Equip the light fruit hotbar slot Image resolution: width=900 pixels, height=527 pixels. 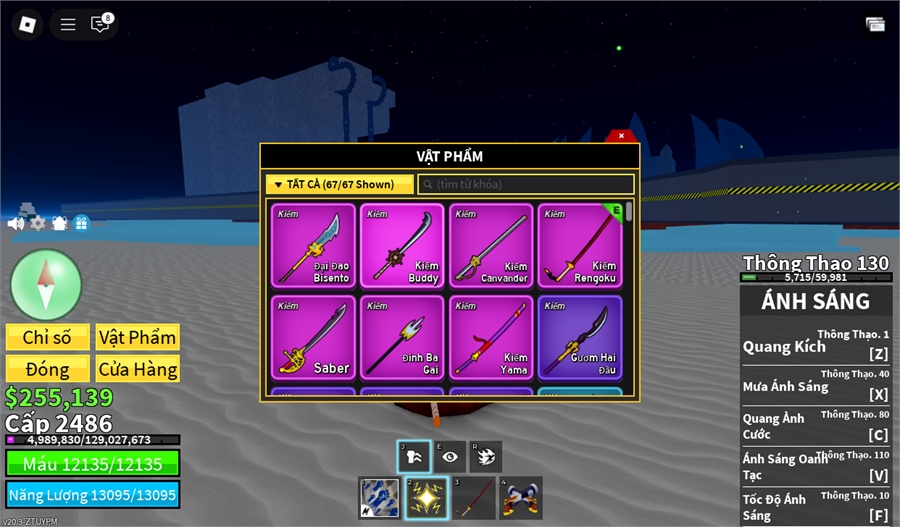[x=426, y=497]
